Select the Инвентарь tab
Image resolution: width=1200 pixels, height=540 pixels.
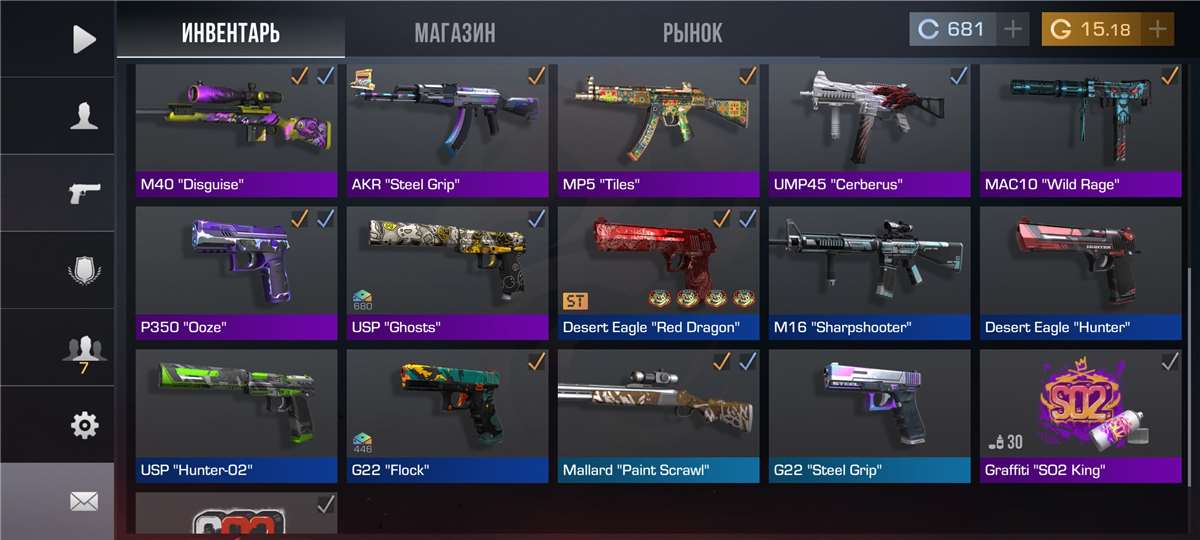coord(230,32)
